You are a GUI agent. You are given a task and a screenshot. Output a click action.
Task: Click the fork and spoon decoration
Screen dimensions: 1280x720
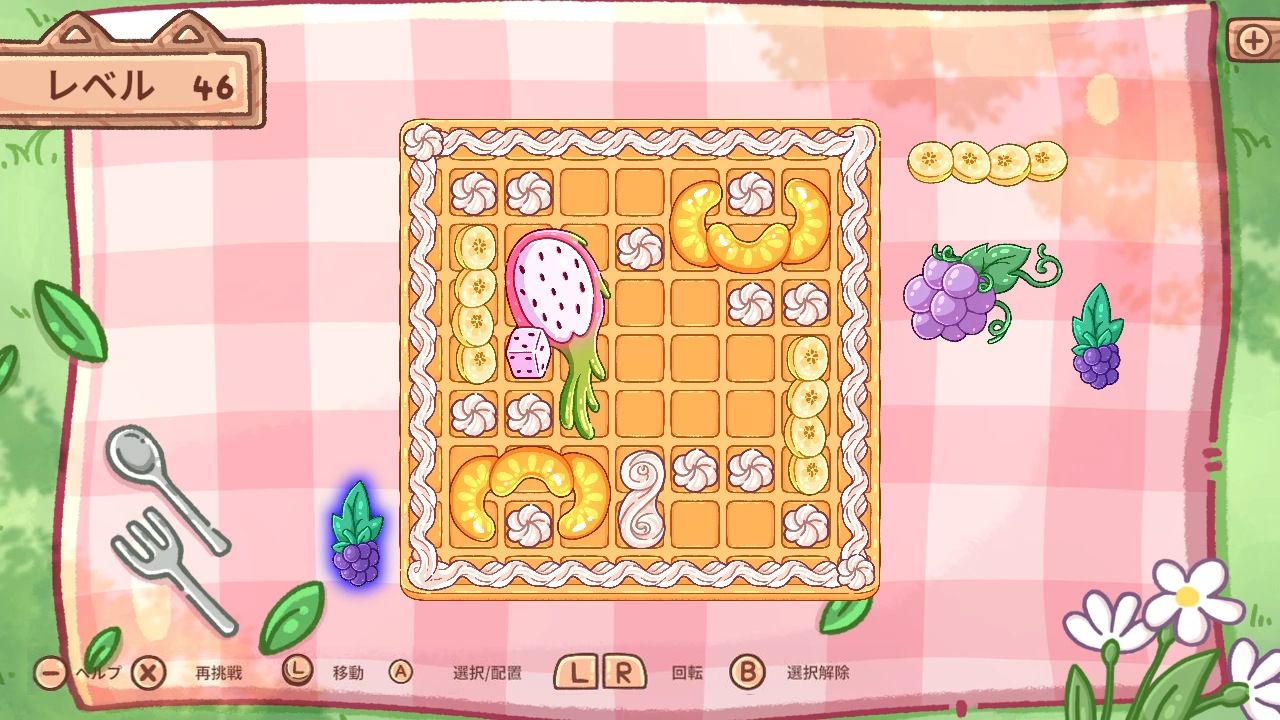[x=170, y=510]
